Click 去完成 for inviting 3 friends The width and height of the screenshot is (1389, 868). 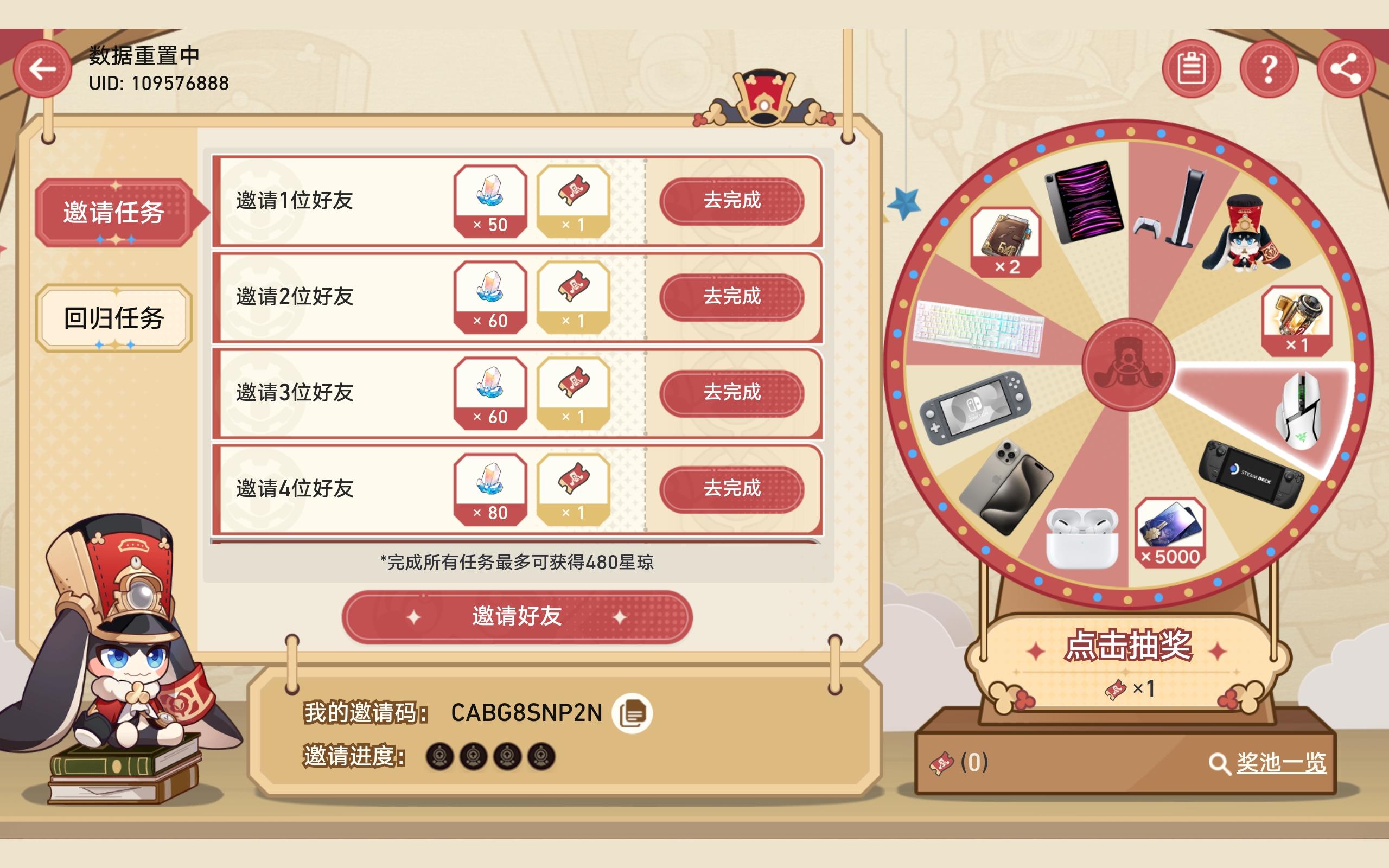point(732,393)
